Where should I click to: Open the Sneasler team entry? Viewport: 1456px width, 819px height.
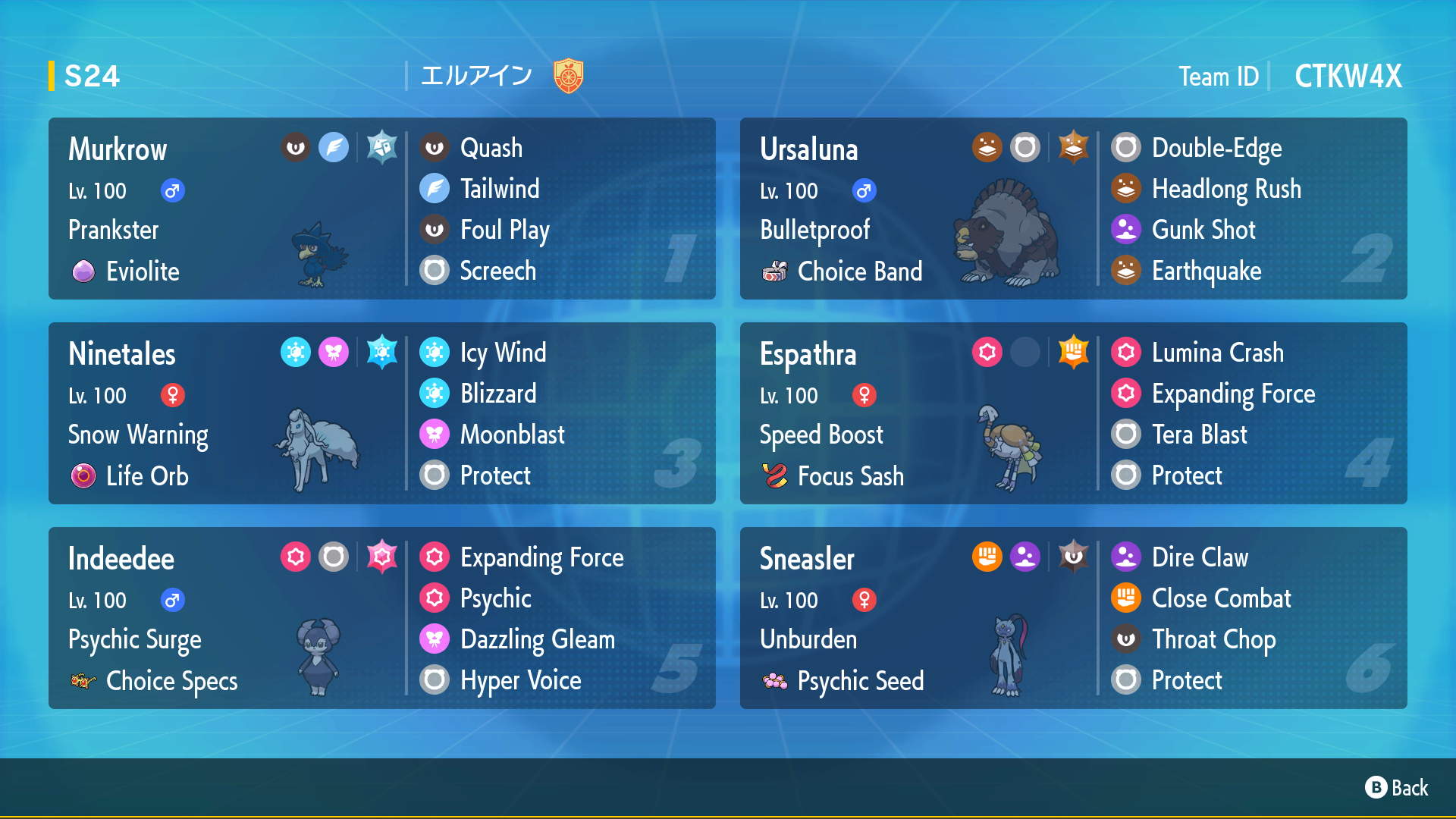coord(1073,618)
